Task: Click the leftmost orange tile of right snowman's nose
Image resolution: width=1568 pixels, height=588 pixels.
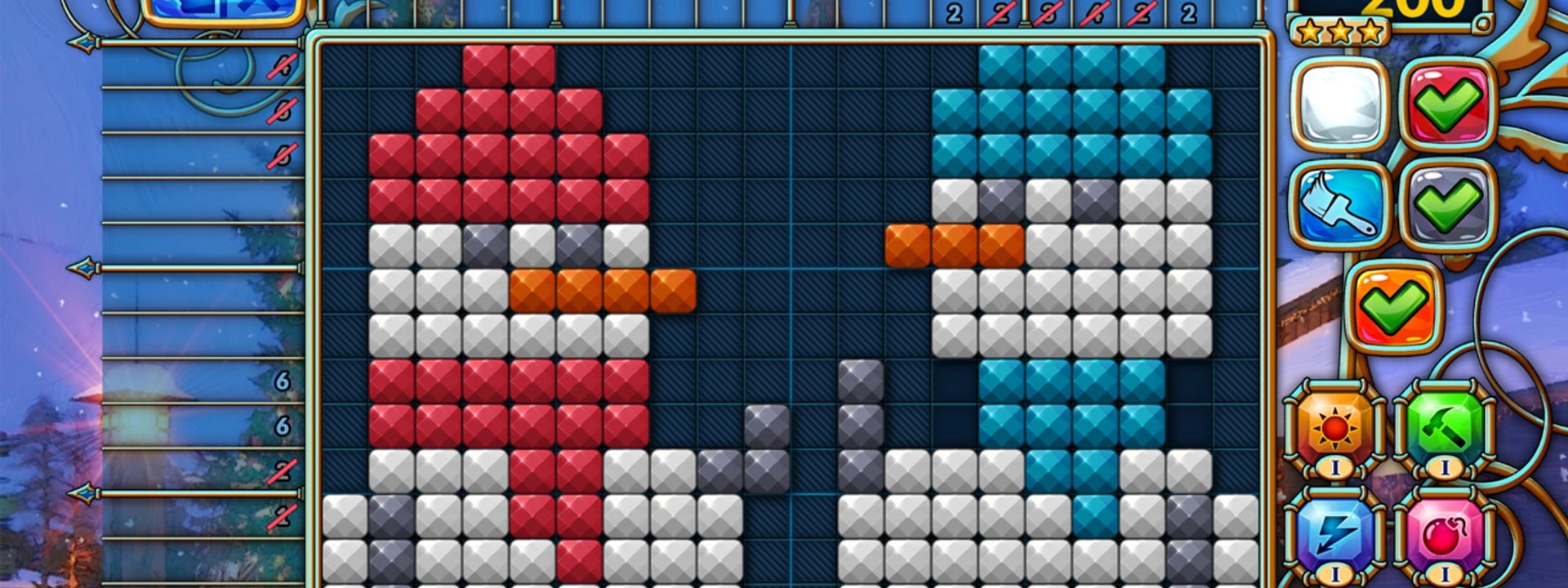Action: [x=908, y=246]
